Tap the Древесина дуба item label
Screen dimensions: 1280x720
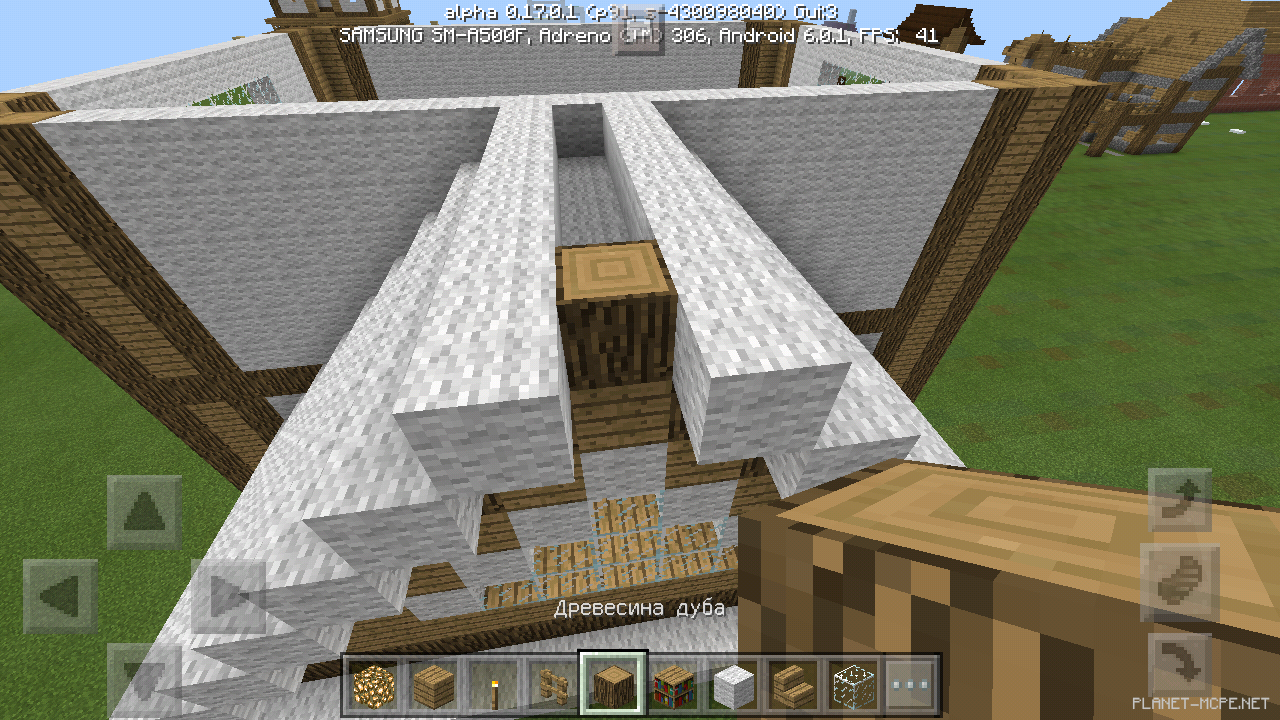coord(640,607)
